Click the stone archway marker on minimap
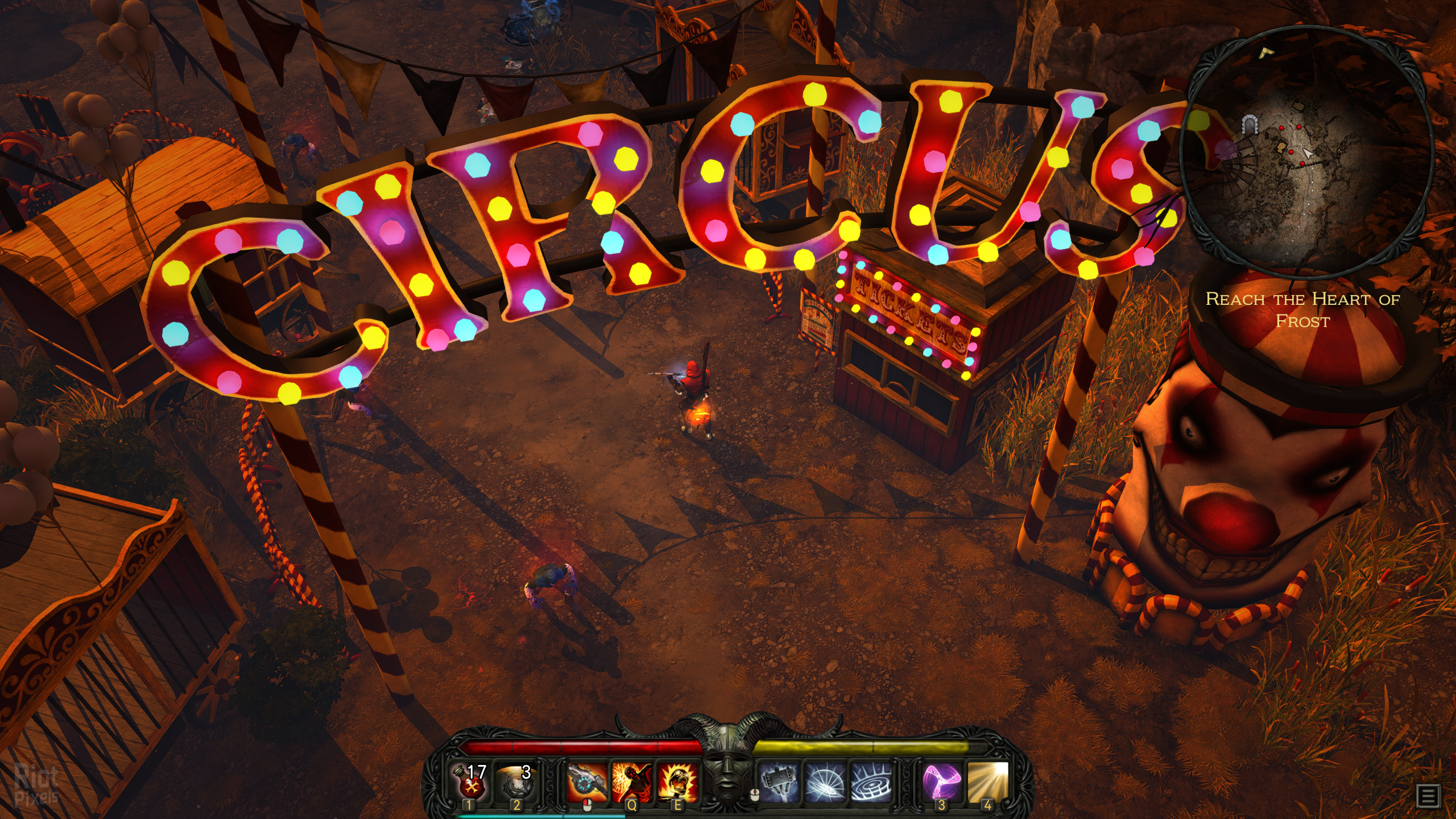Image resolution: width=1456 pixels, height=819 pixels. click(1249, 124)
